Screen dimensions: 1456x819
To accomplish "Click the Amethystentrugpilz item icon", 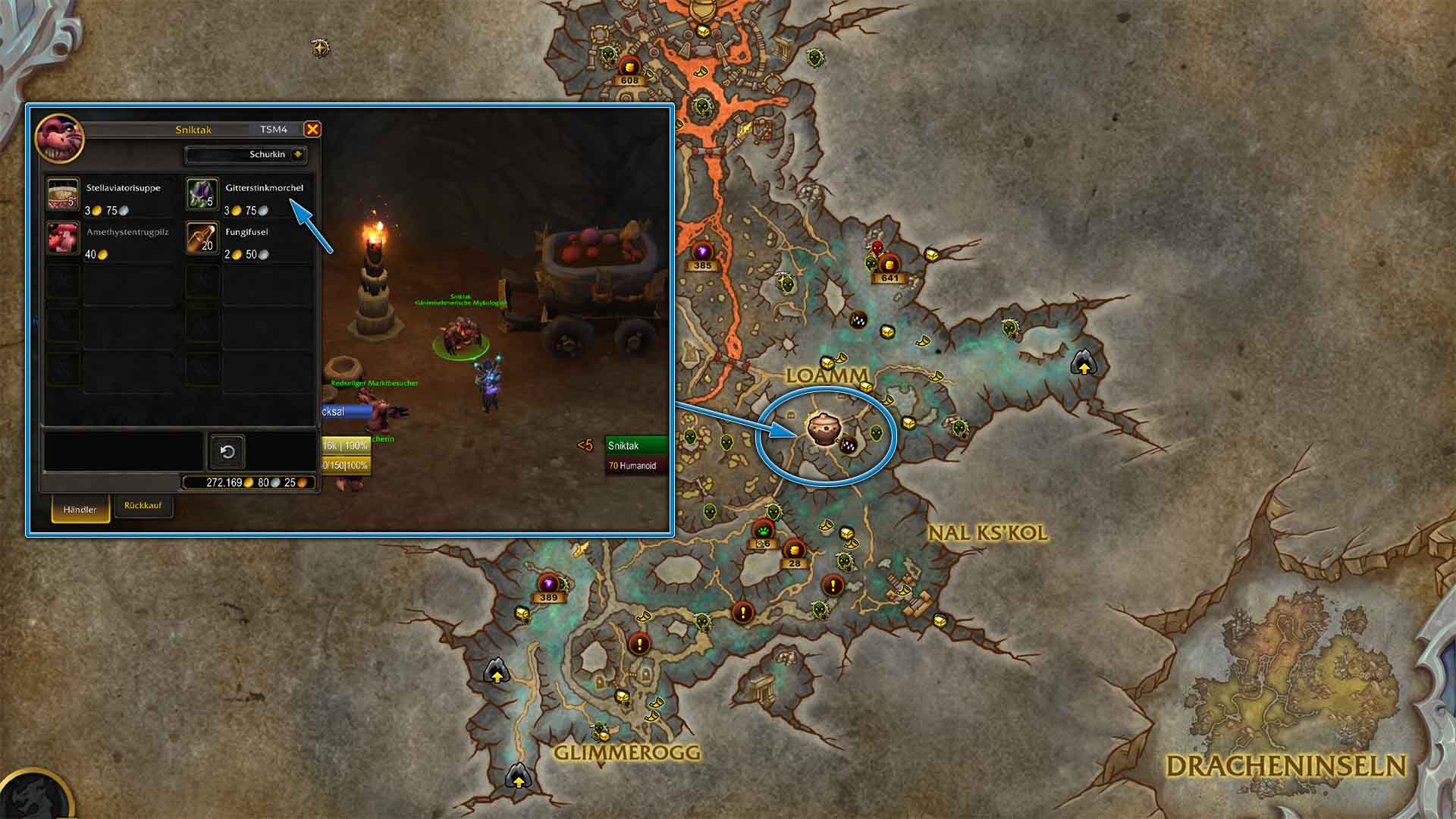I will [x=63, y=237].
